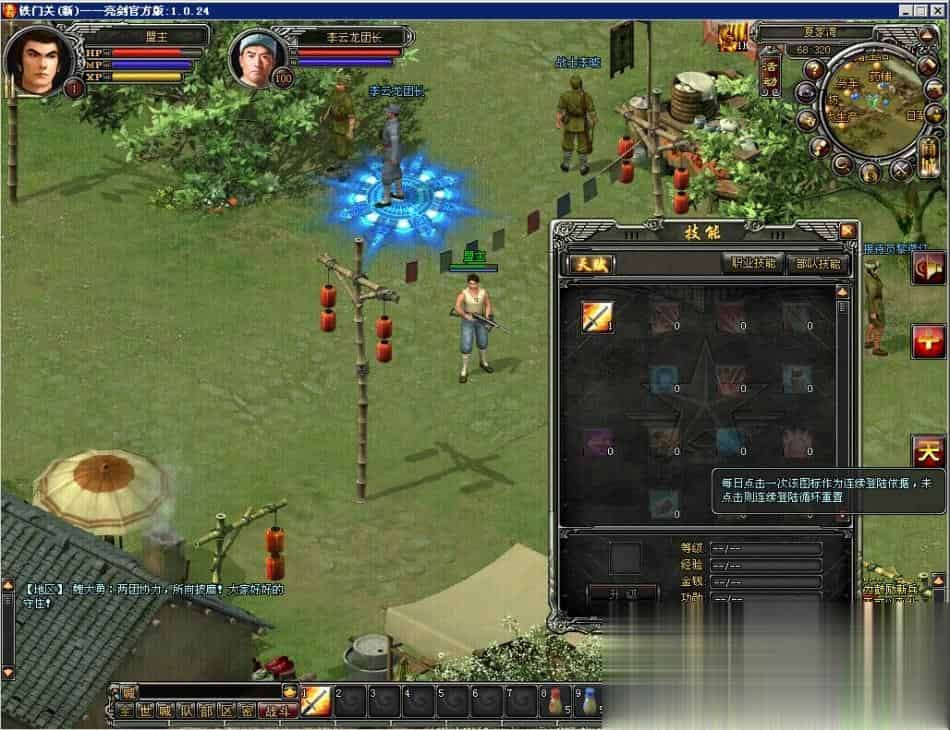This screenshot has width=950, height=730.
Task: Use the red potion in hotbar slot 8
Action: point(556,700)
